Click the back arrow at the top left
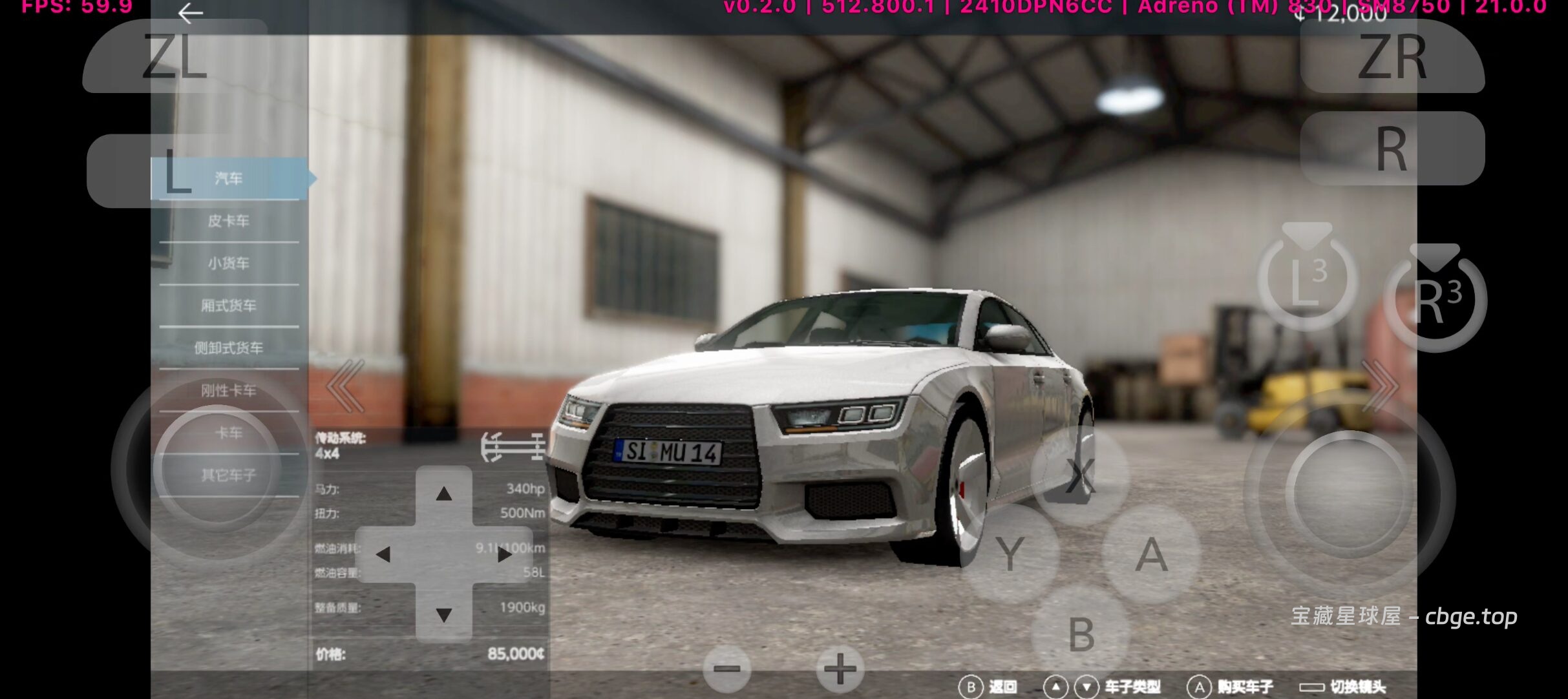The image size is (1568, 699). coord(191,13)
